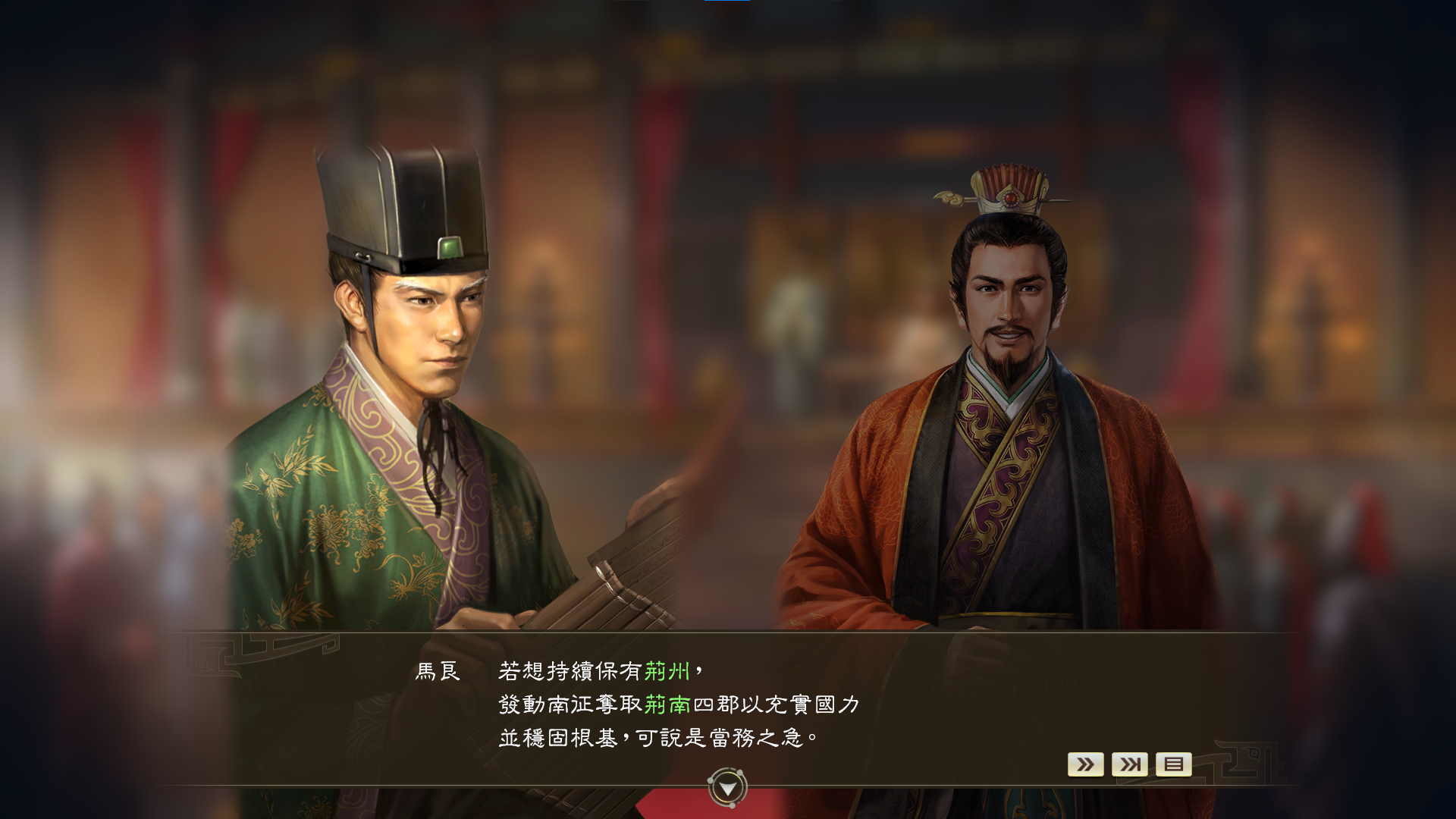Viewport: 1456px width, 819px height.
Task: Toggle fast-forward mode for the conversation
Action: coord(1086,764)
